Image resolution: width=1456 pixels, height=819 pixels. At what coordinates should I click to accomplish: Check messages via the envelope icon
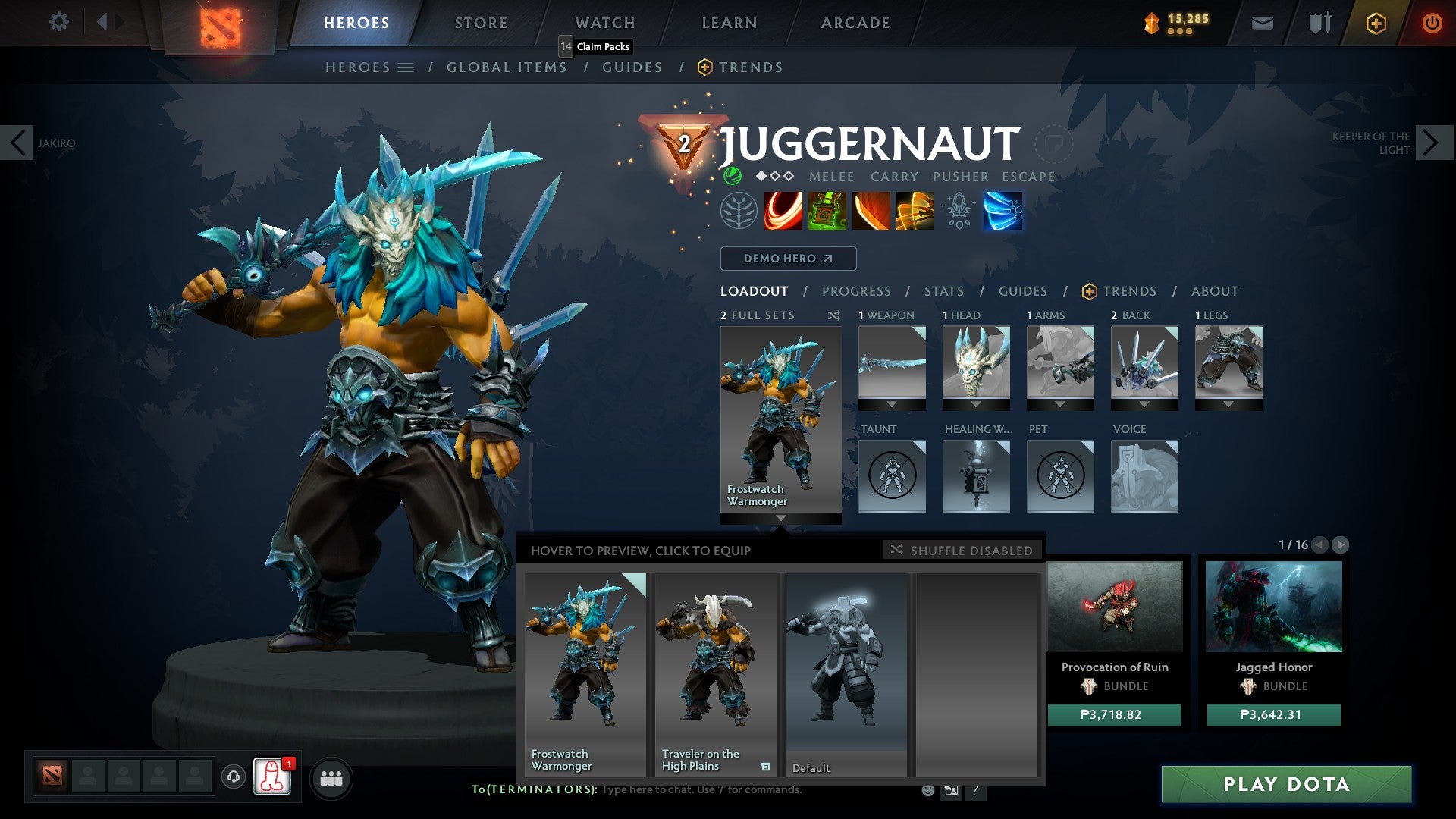coord(1262,22)
